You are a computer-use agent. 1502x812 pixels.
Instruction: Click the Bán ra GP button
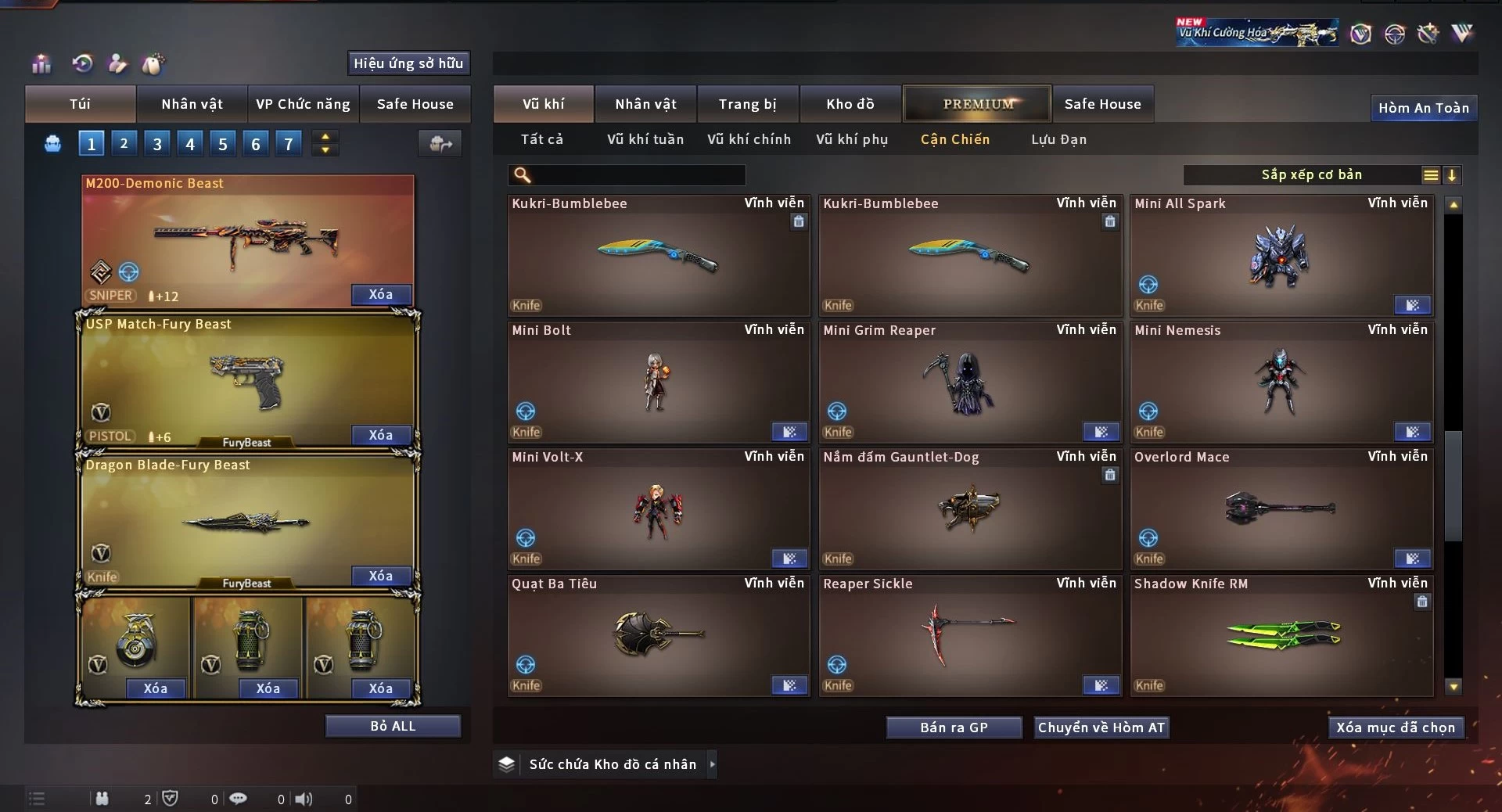coord(954,728)
